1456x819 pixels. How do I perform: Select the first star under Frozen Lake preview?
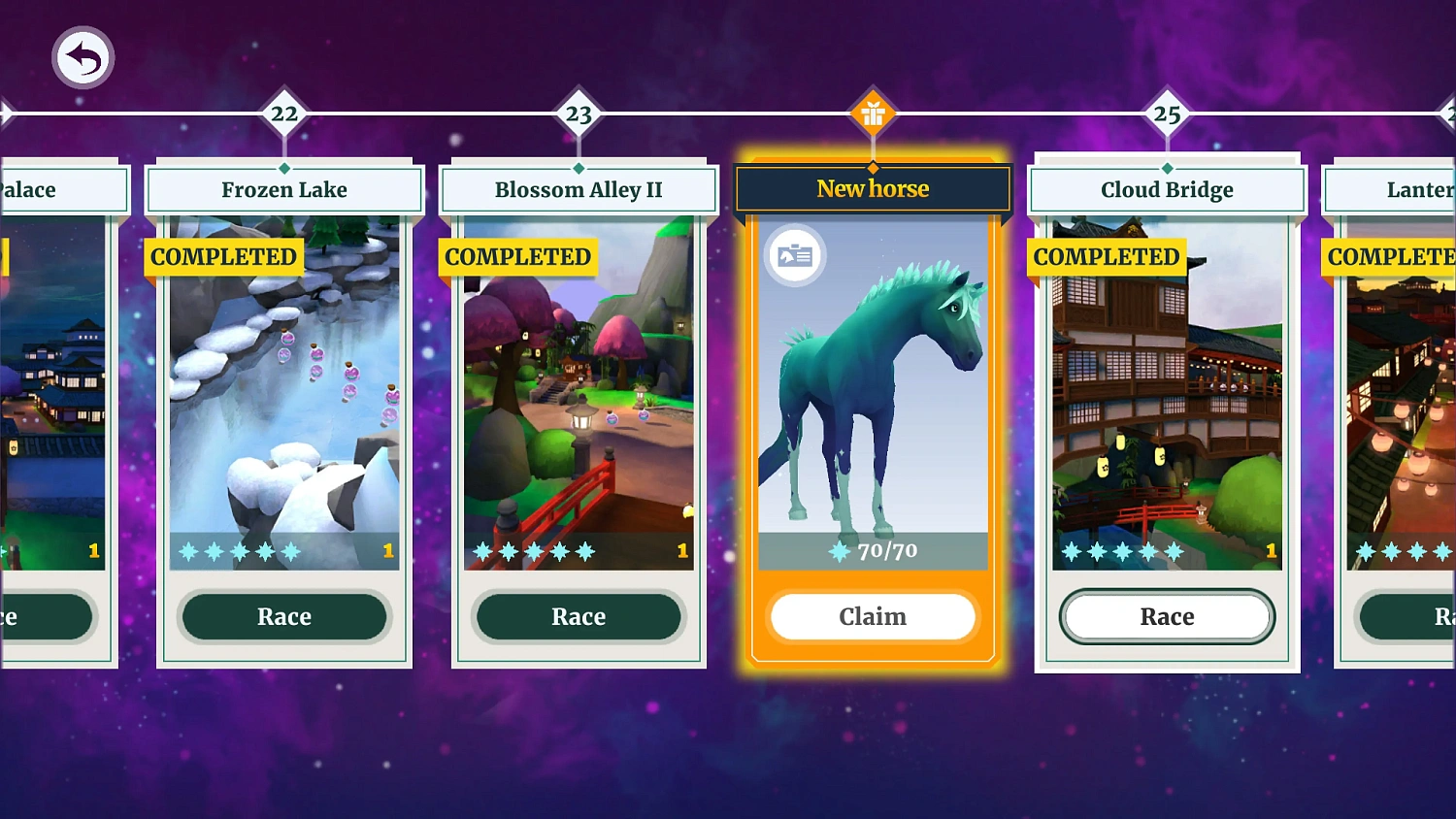pos(186,552)
